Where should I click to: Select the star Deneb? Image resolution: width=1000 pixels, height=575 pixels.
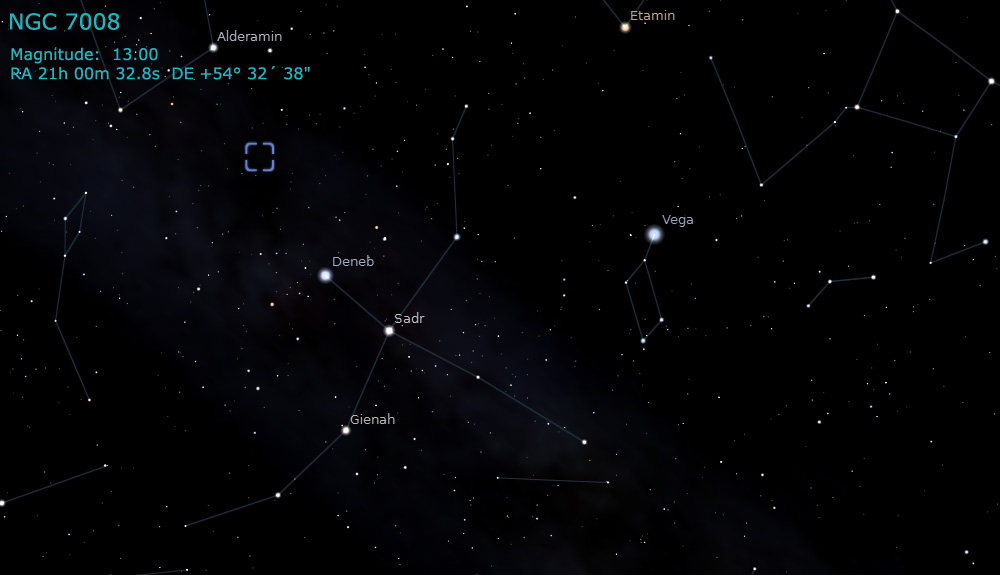(325, 275)
